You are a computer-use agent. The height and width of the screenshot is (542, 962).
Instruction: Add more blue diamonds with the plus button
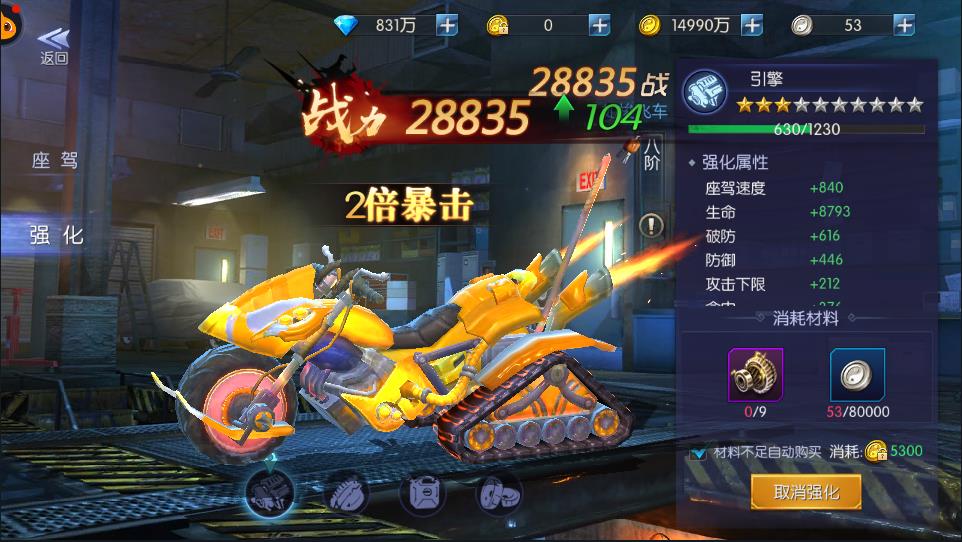447,26
